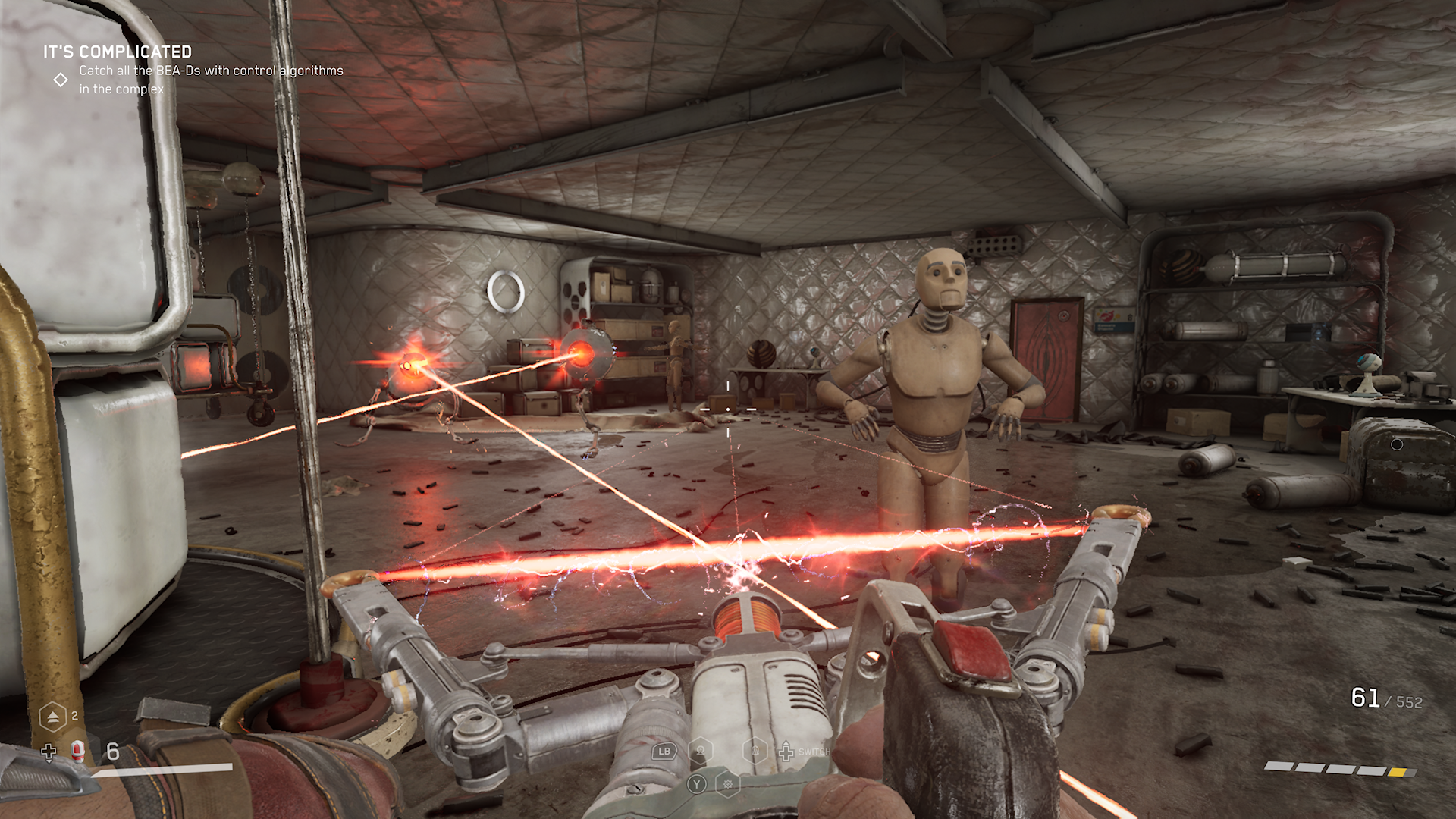Expand the D-pad up arrow indicator

coord(786,744)
